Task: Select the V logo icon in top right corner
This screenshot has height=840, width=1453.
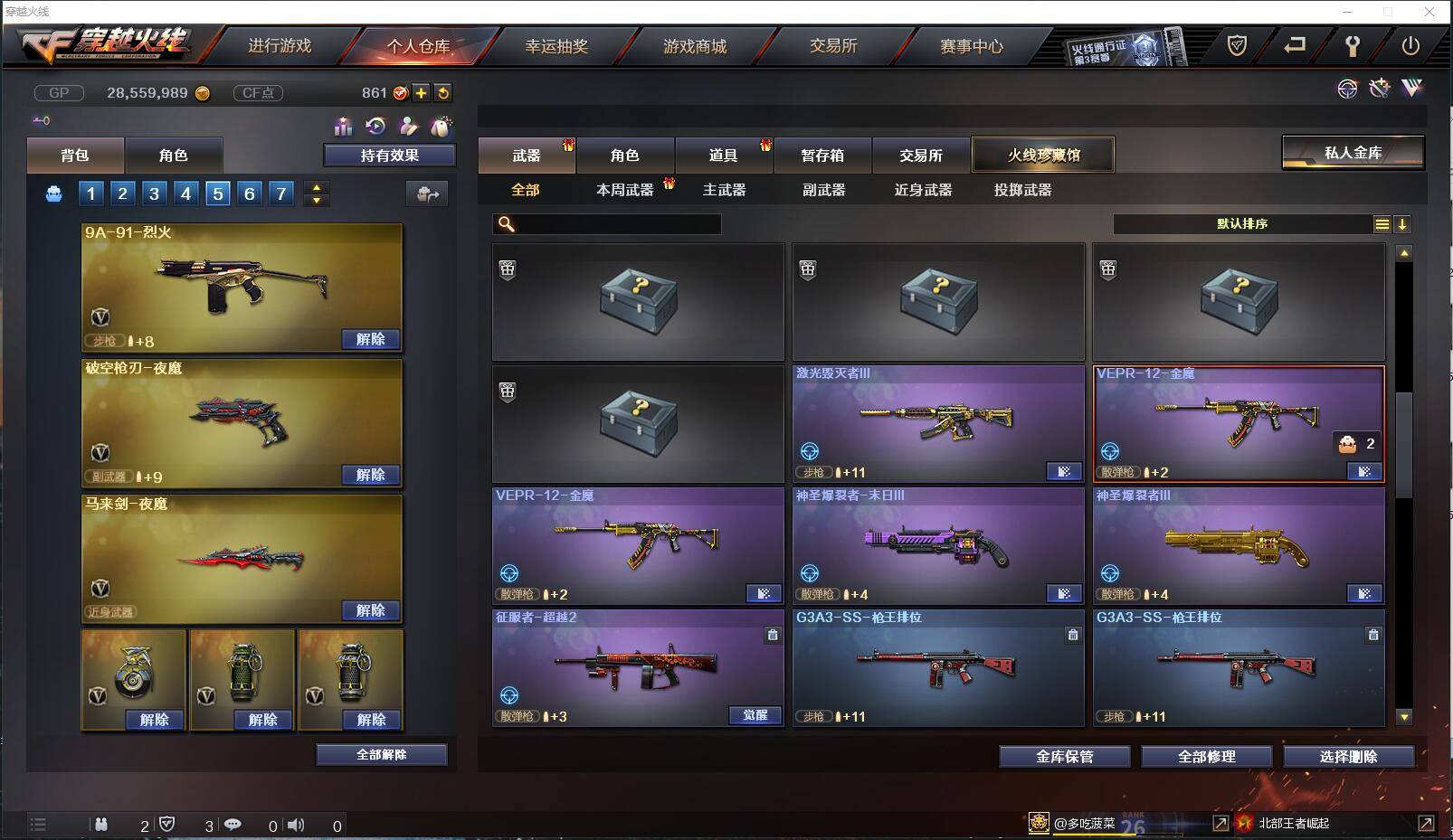Action: pyautogui.click(x=1413, y=89)
